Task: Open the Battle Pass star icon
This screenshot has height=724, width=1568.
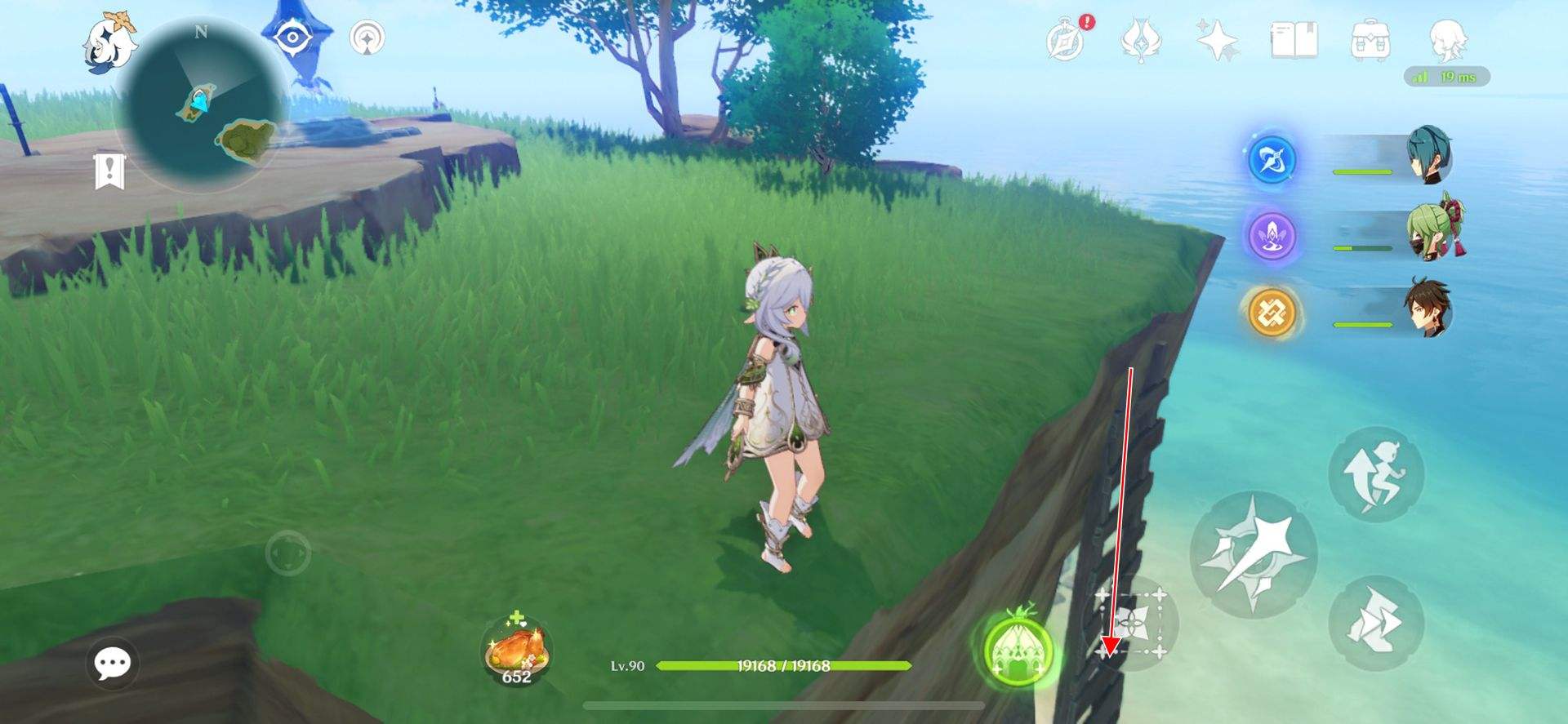Action: coord(1216,39)
